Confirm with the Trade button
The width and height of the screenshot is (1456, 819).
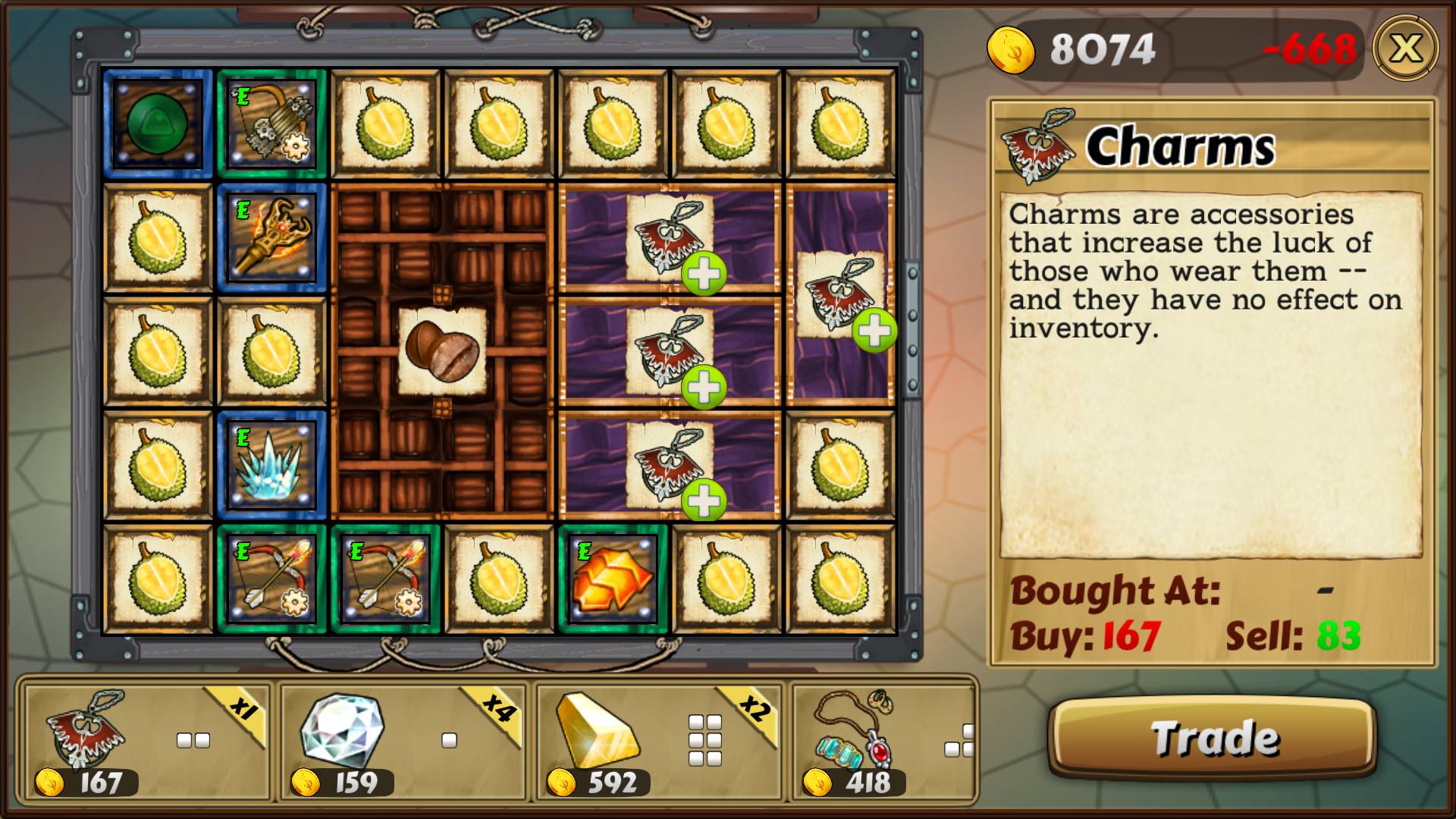pos(1212,738)
